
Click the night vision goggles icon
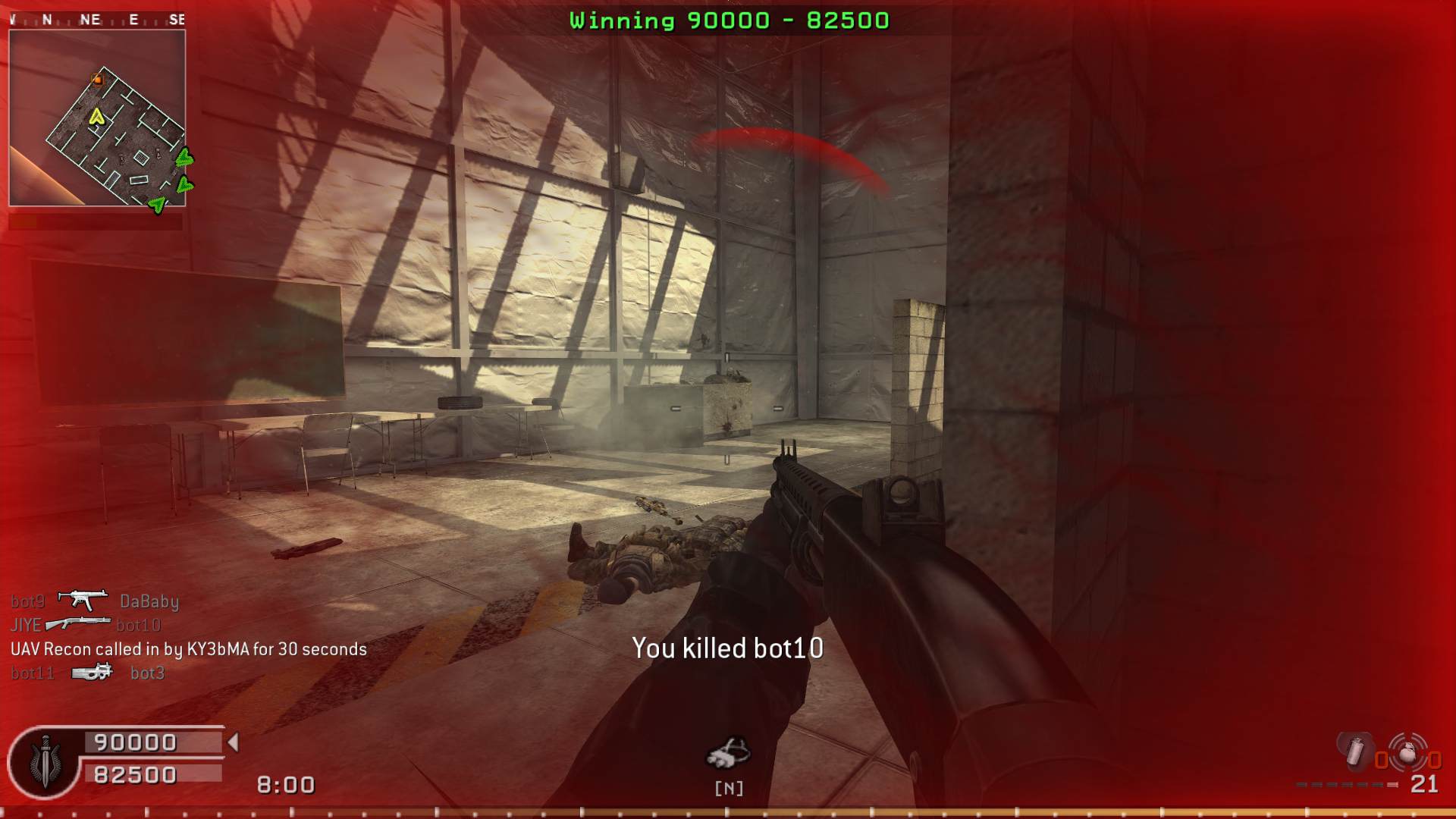[728, 752]
